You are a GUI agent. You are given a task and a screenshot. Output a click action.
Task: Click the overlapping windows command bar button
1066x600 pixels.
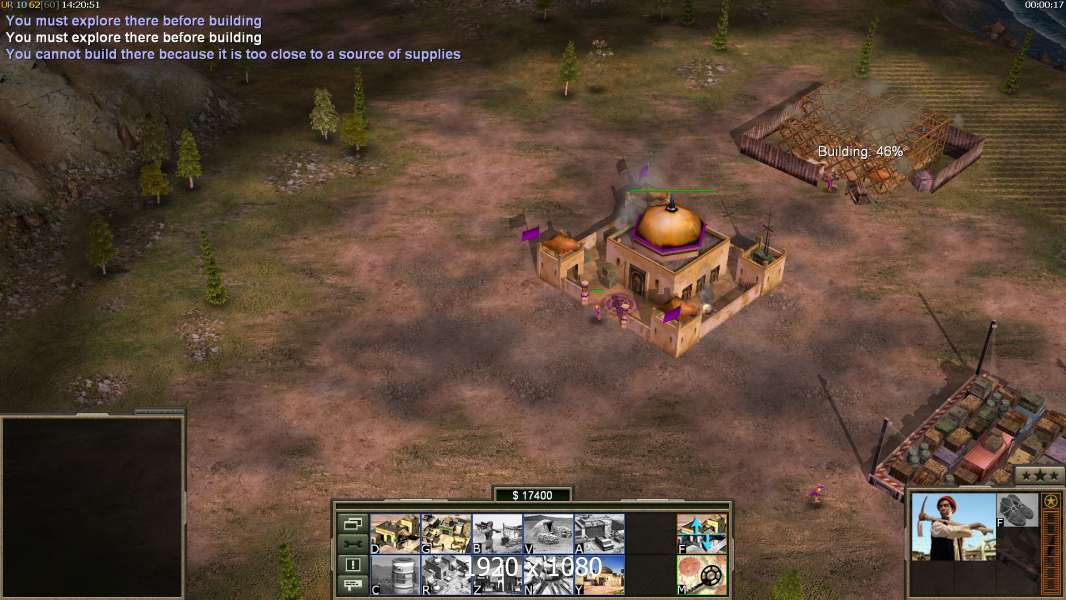coord(352,523)
